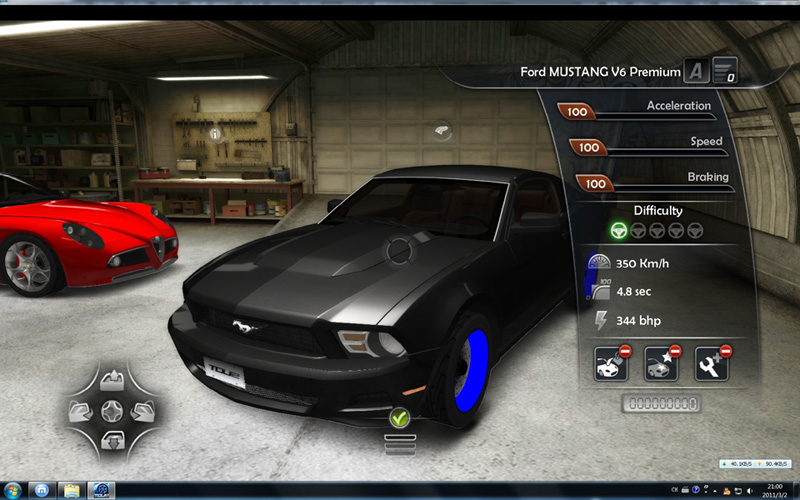The width and height of the screenshot is (800, 500).
Task: Click the speedometer marker above the car
Action: point(443,131)
